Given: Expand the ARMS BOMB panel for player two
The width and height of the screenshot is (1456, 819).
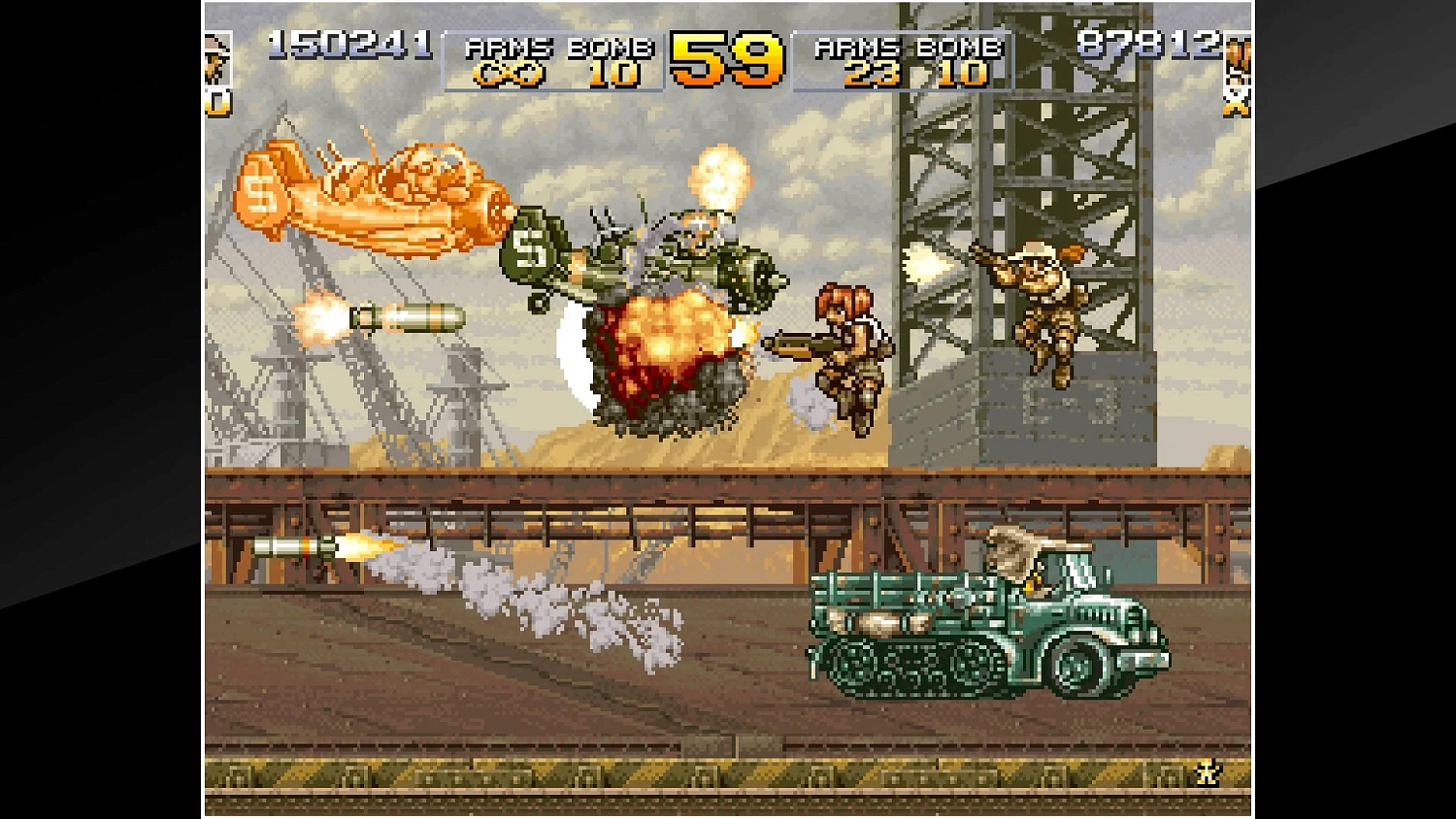Looking at the screenshot, I should coord(903,58).
